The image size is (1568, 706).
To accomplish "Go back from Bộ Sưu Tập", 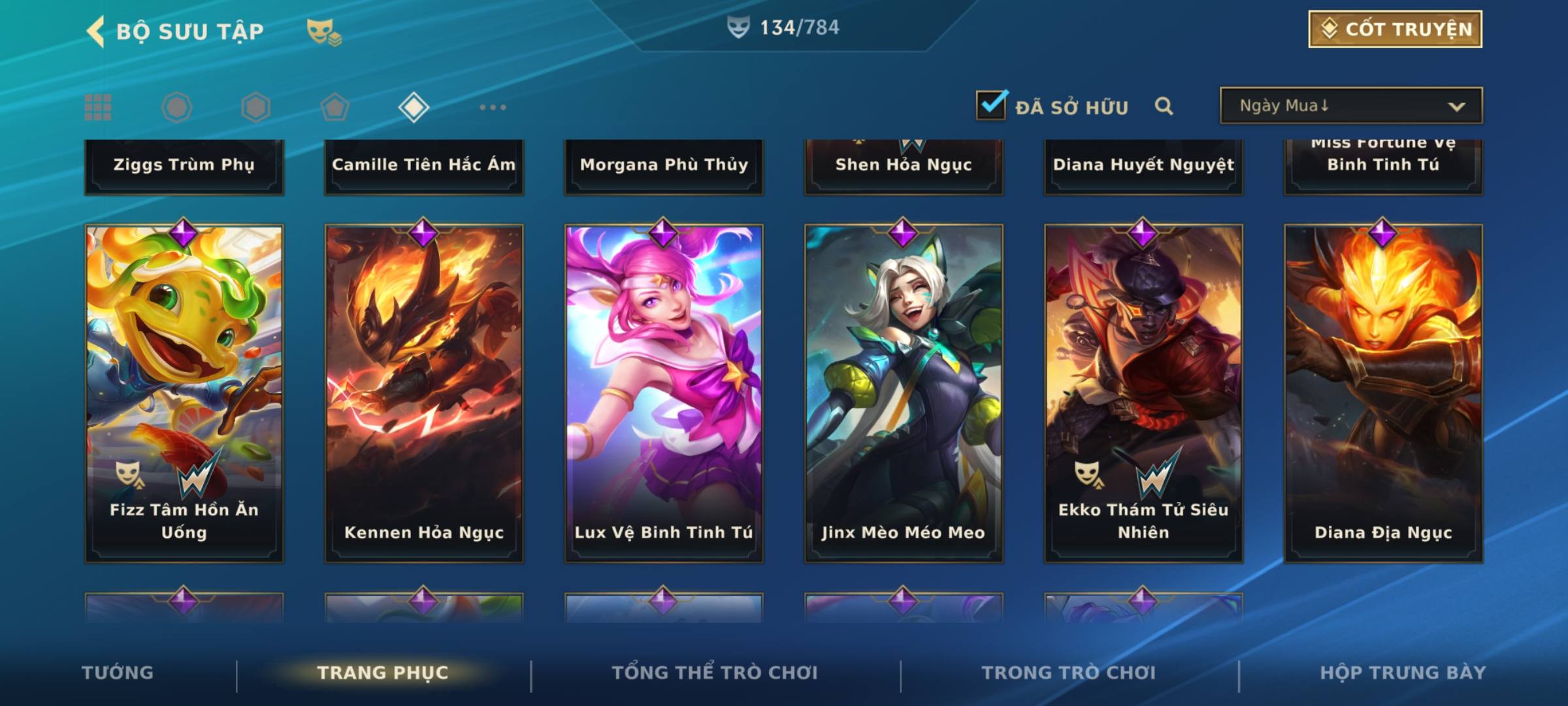I will point(96,31).
